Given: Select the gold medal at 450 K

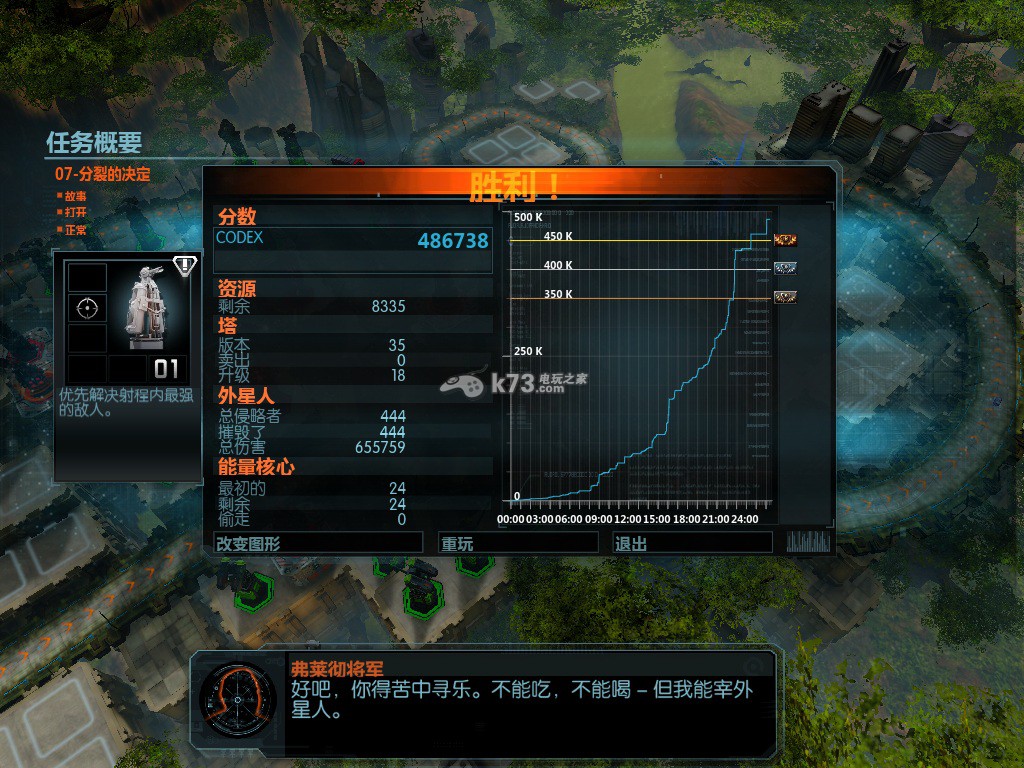Looking at the screenshot, I should tap(785, 239).
